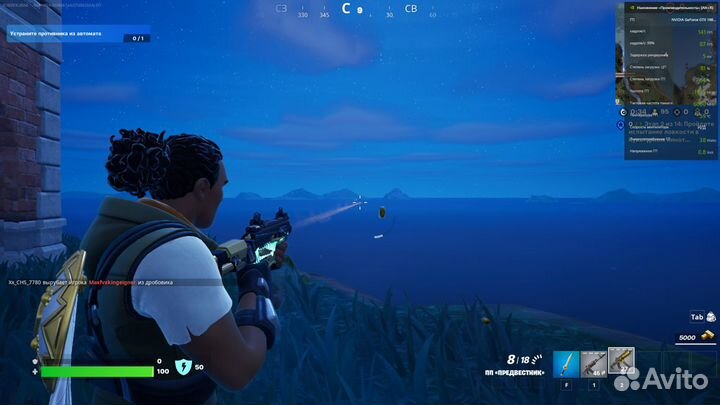Image resolution: width=720 pixels, height=405 pixels.
Task: Click the gold bars currency icon
Action: coord(709,338)
